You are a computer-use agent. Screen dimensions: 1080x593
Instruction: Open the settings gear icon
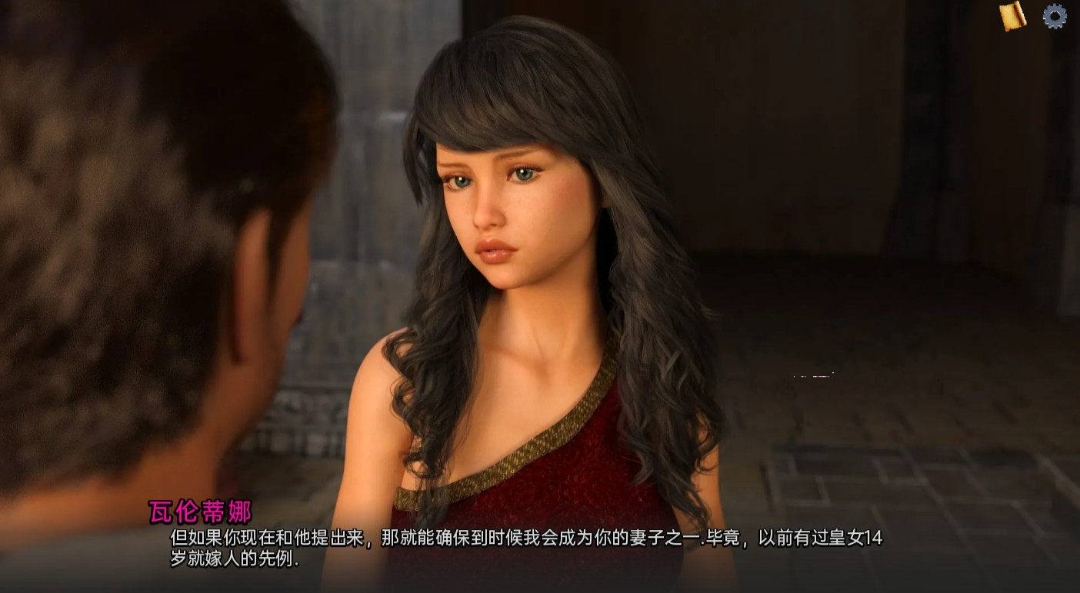(x=1054, y=15)
